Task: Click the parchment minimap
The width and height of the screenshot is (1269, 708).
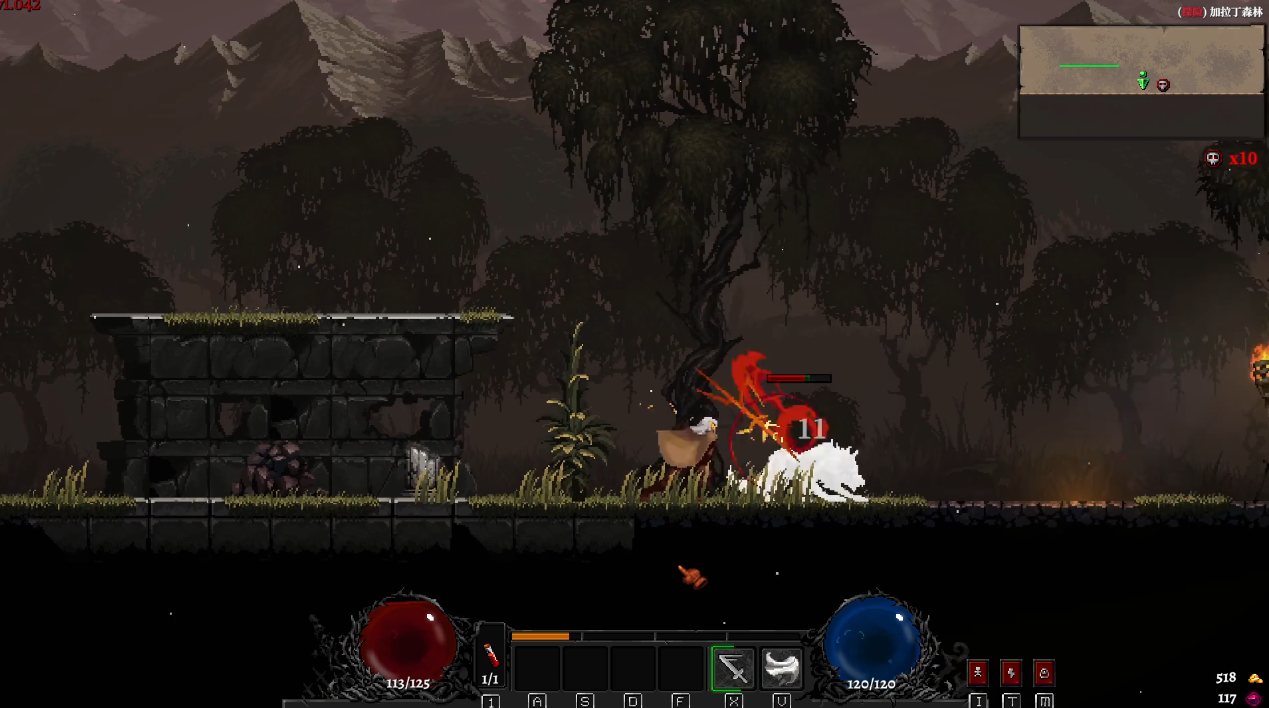Action: (1140, 61)
